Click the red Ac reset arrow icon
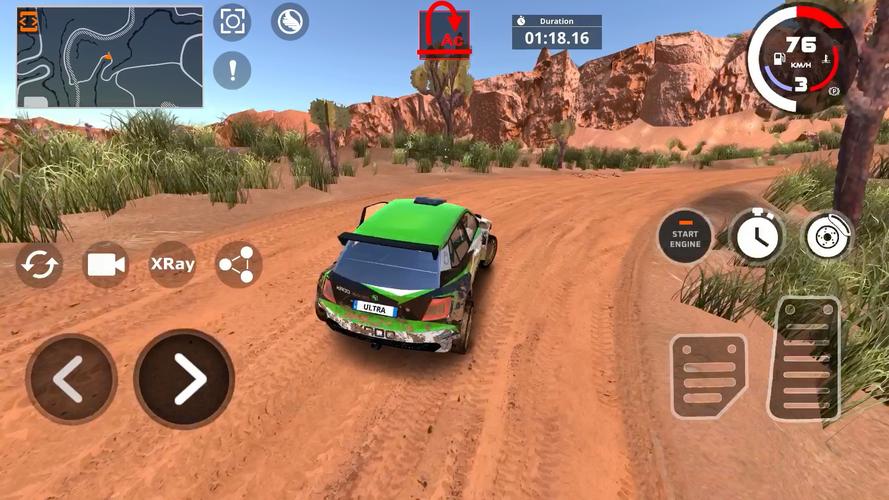This screenshot has width=889, height=500. click(443, 30)
